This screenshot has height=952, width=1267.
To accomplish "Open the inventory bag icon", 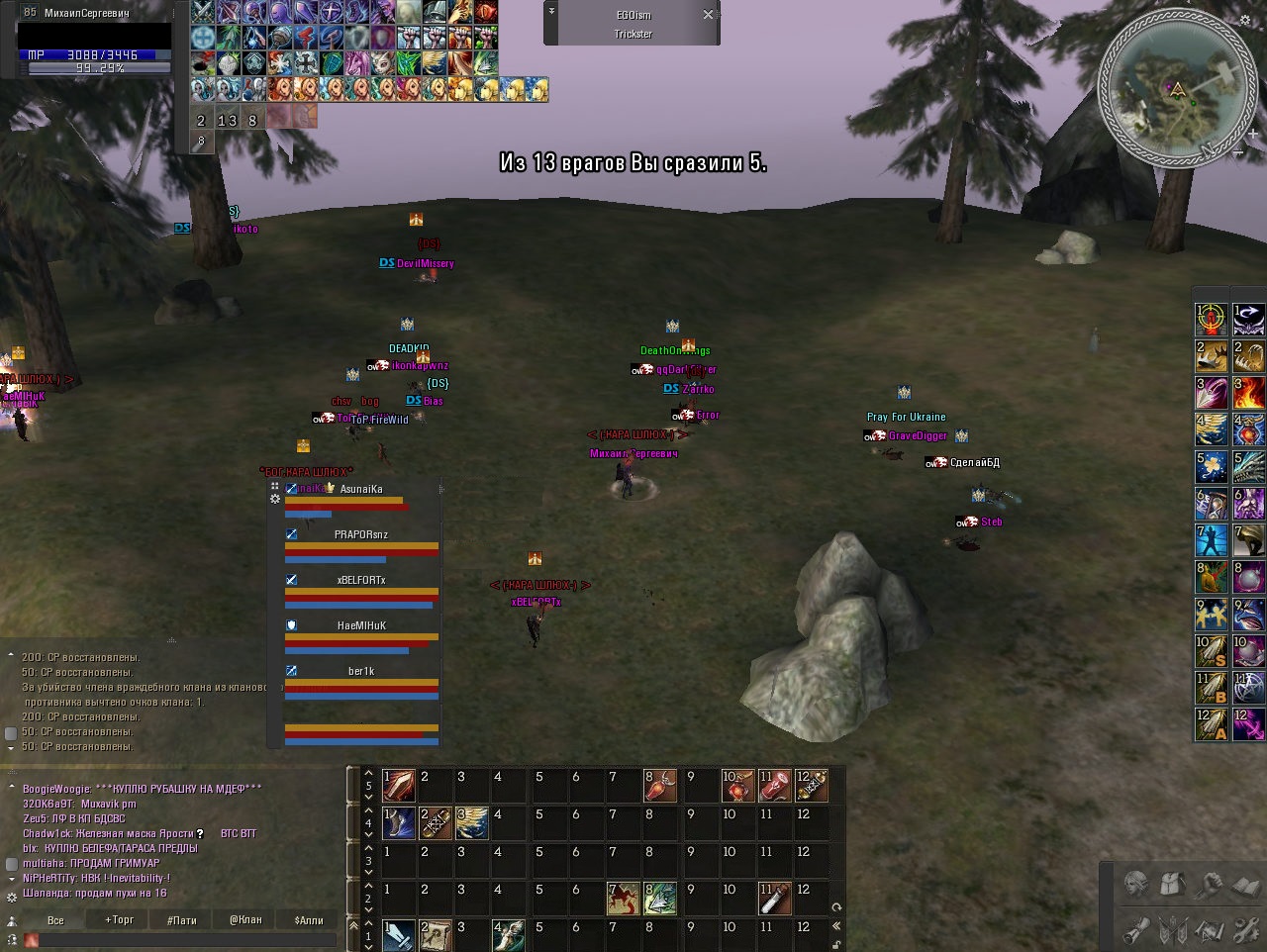I will click(1172, 884).
